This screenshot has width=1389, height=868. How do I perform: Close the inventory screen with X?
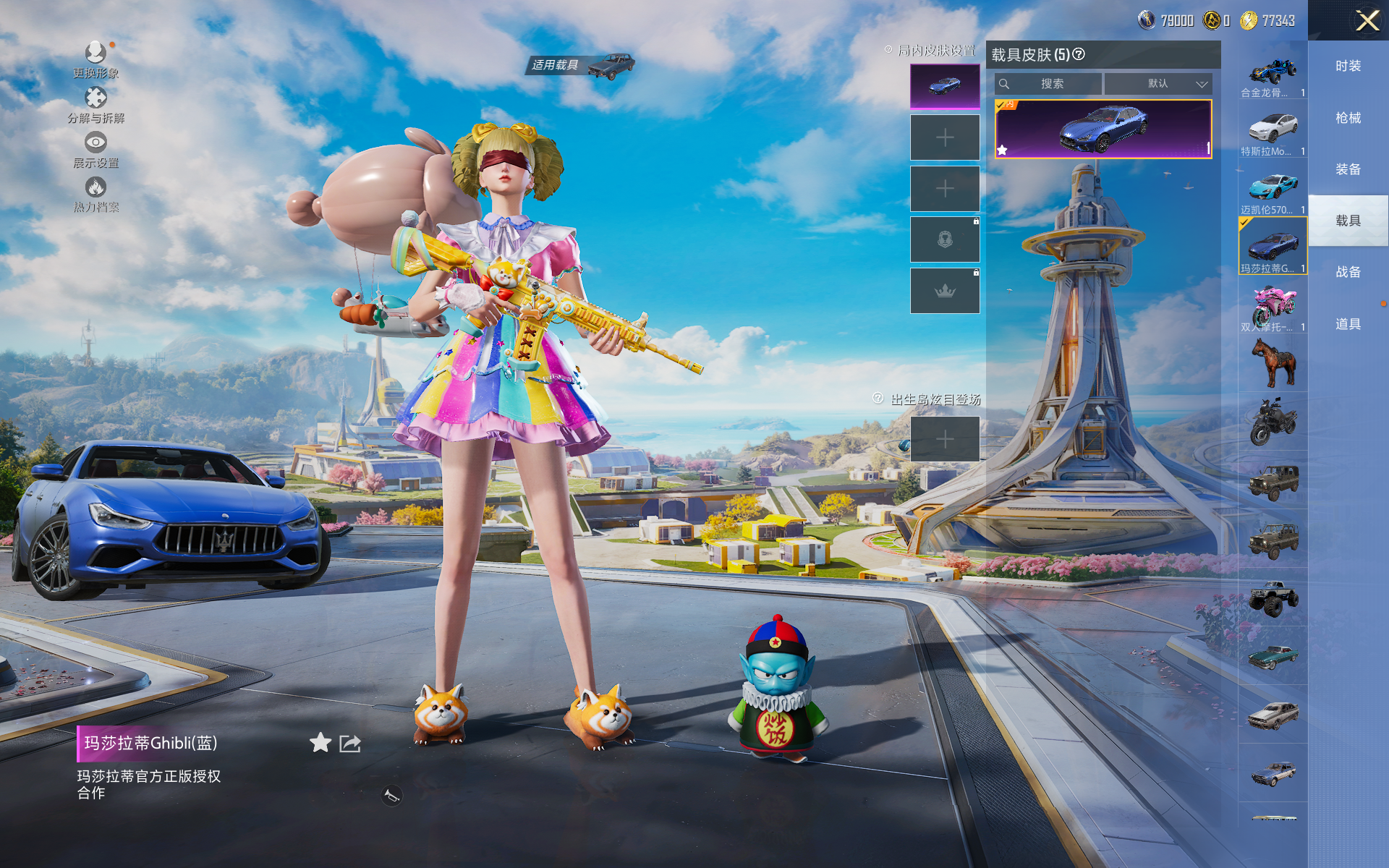[1367, 20]
